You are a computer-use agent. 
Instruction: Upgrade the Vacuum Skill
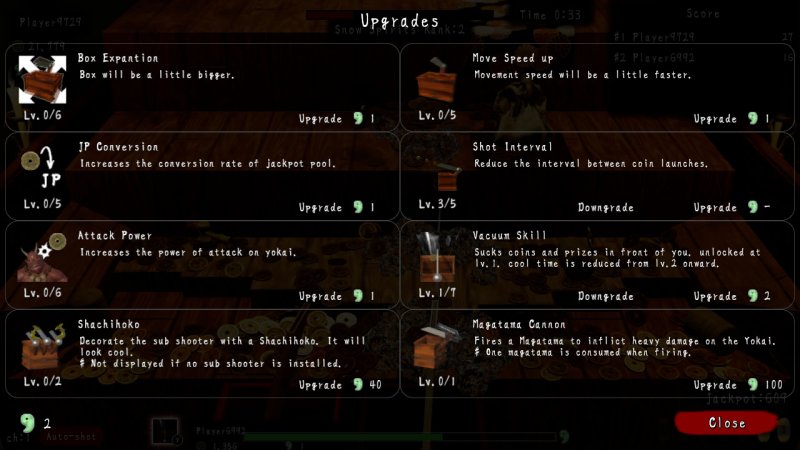pos(732,297)
